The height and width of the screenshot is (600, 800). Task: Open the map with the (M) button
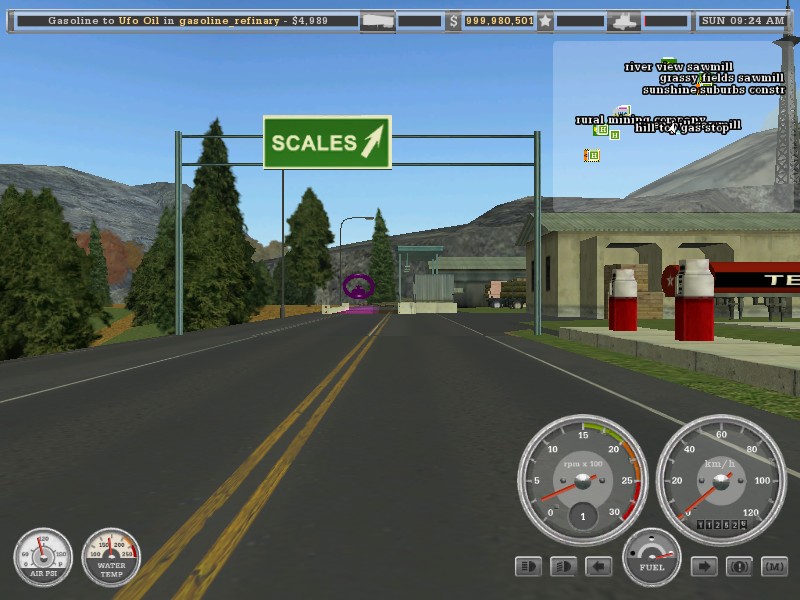[774, 567]
